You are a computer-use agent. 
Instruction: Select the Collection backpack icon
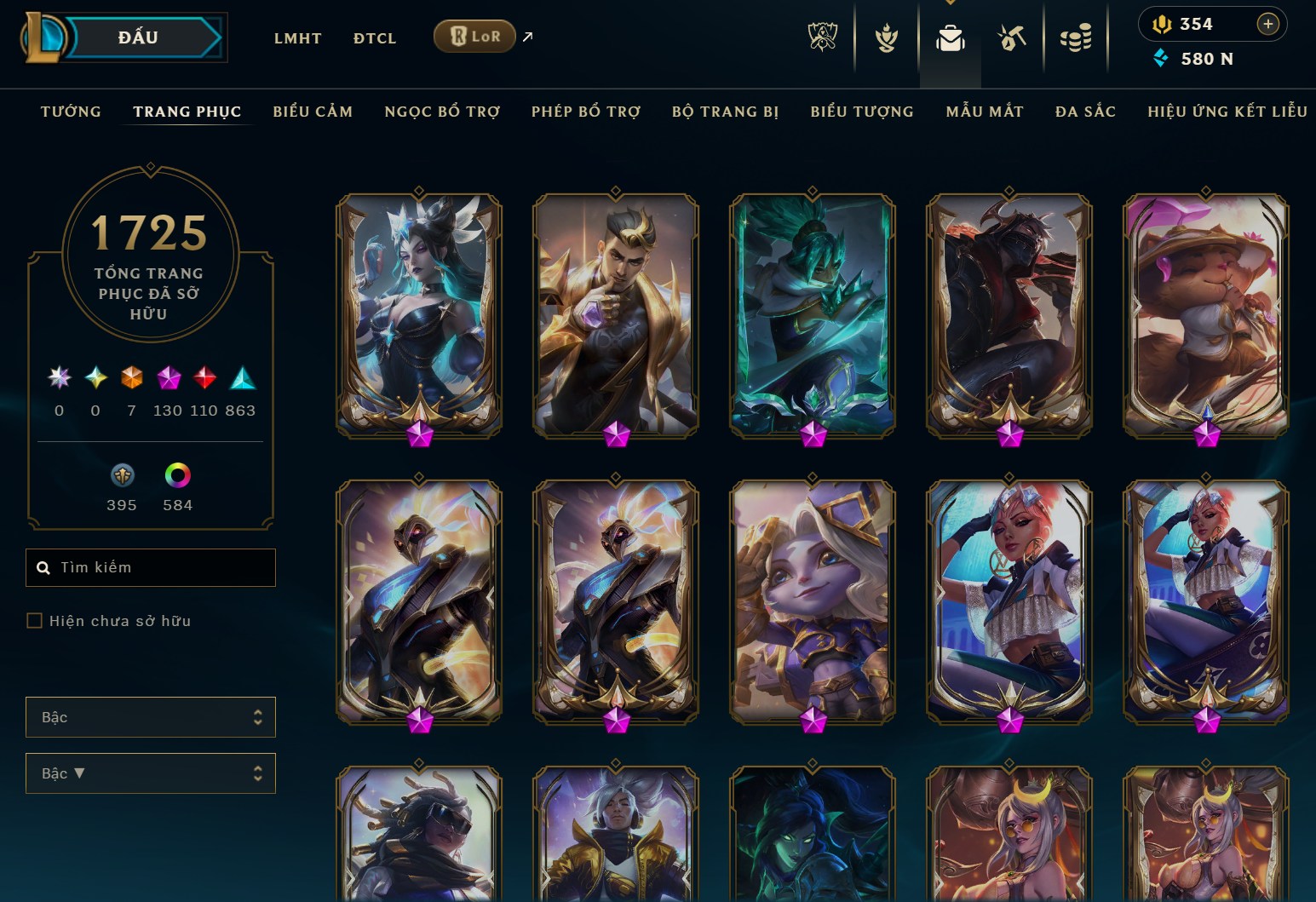(x=950, y=37)
